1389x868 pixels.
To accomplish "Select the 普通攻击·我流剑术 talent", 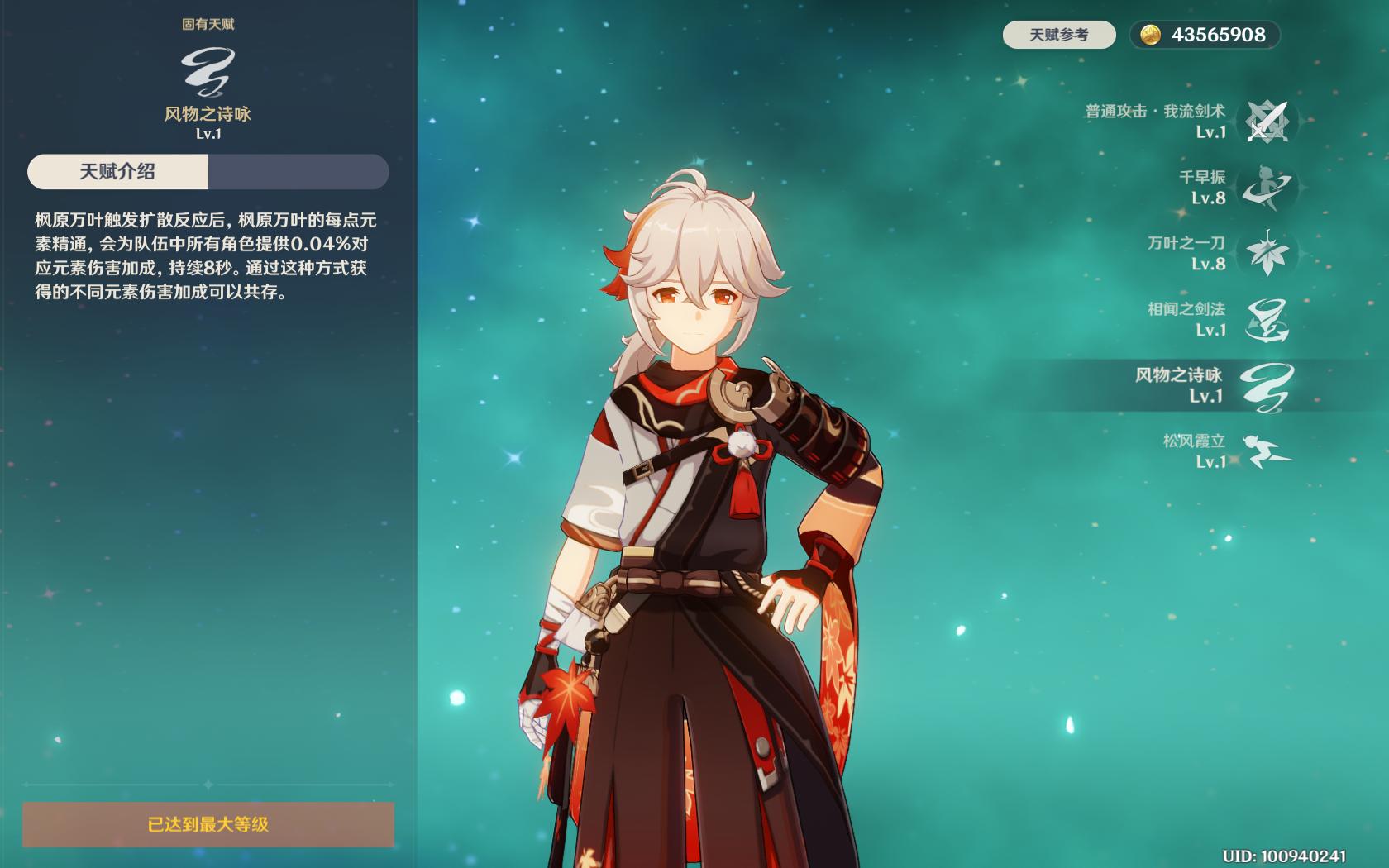I will click(x=1266, y=122).
